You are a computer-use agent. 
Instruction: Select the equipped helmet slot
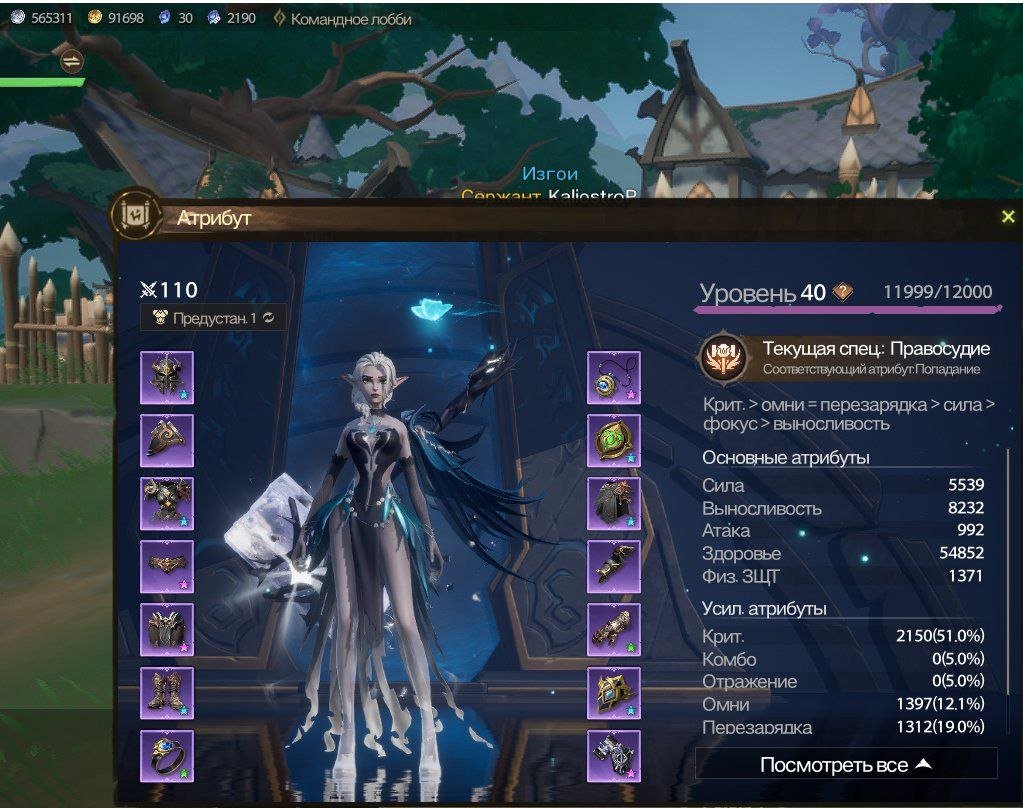[x=166, y=377]
